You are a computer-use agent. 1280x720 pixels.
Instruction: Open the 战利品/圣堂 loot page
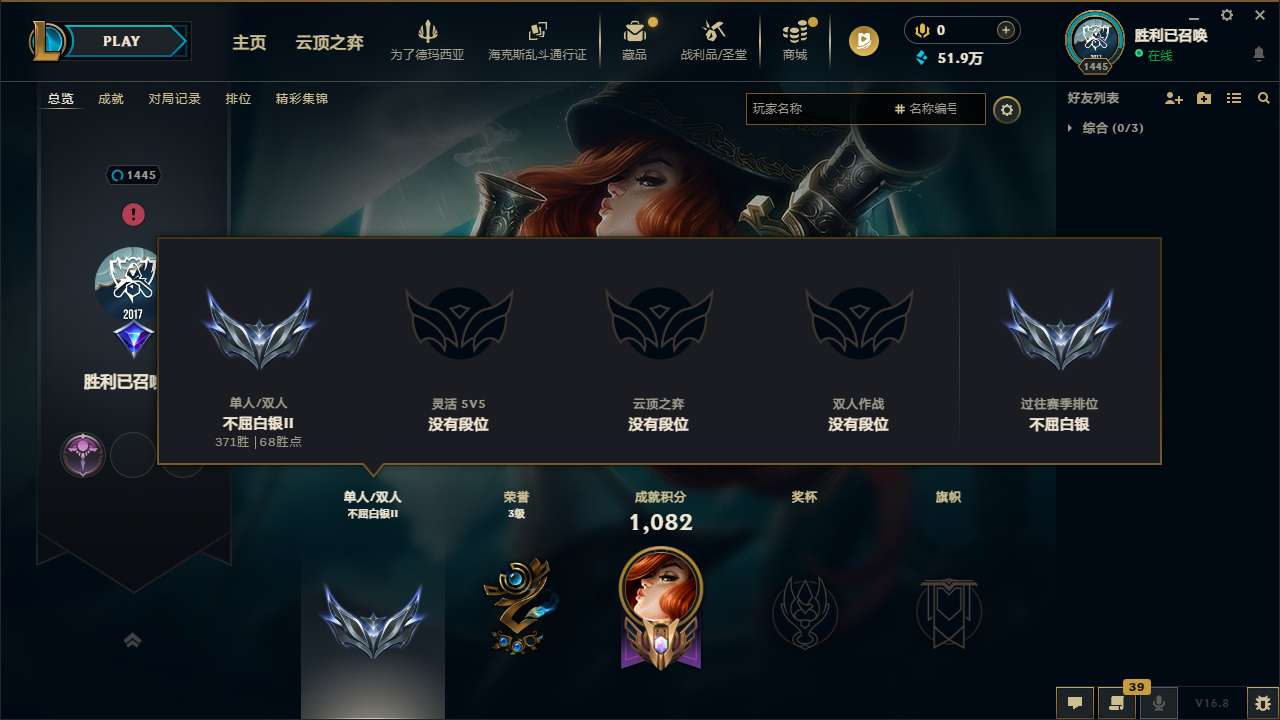714,40
